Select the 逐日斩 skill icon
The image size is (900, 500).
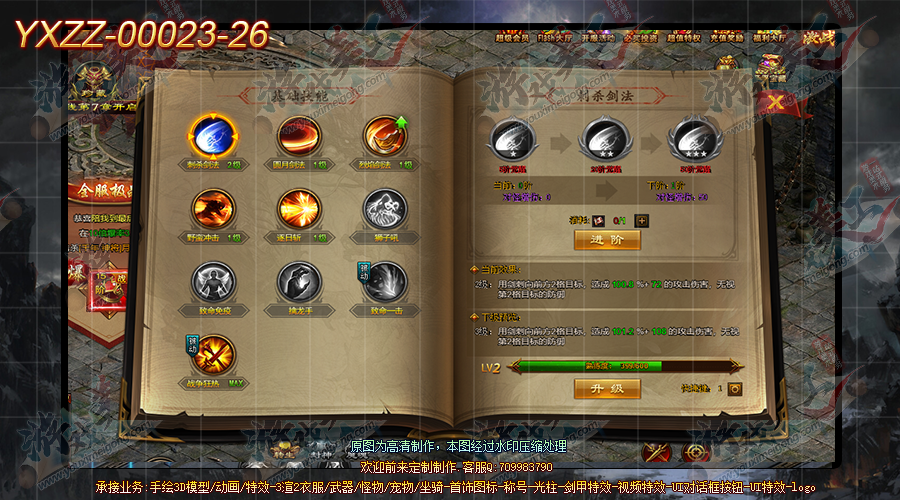298,210
